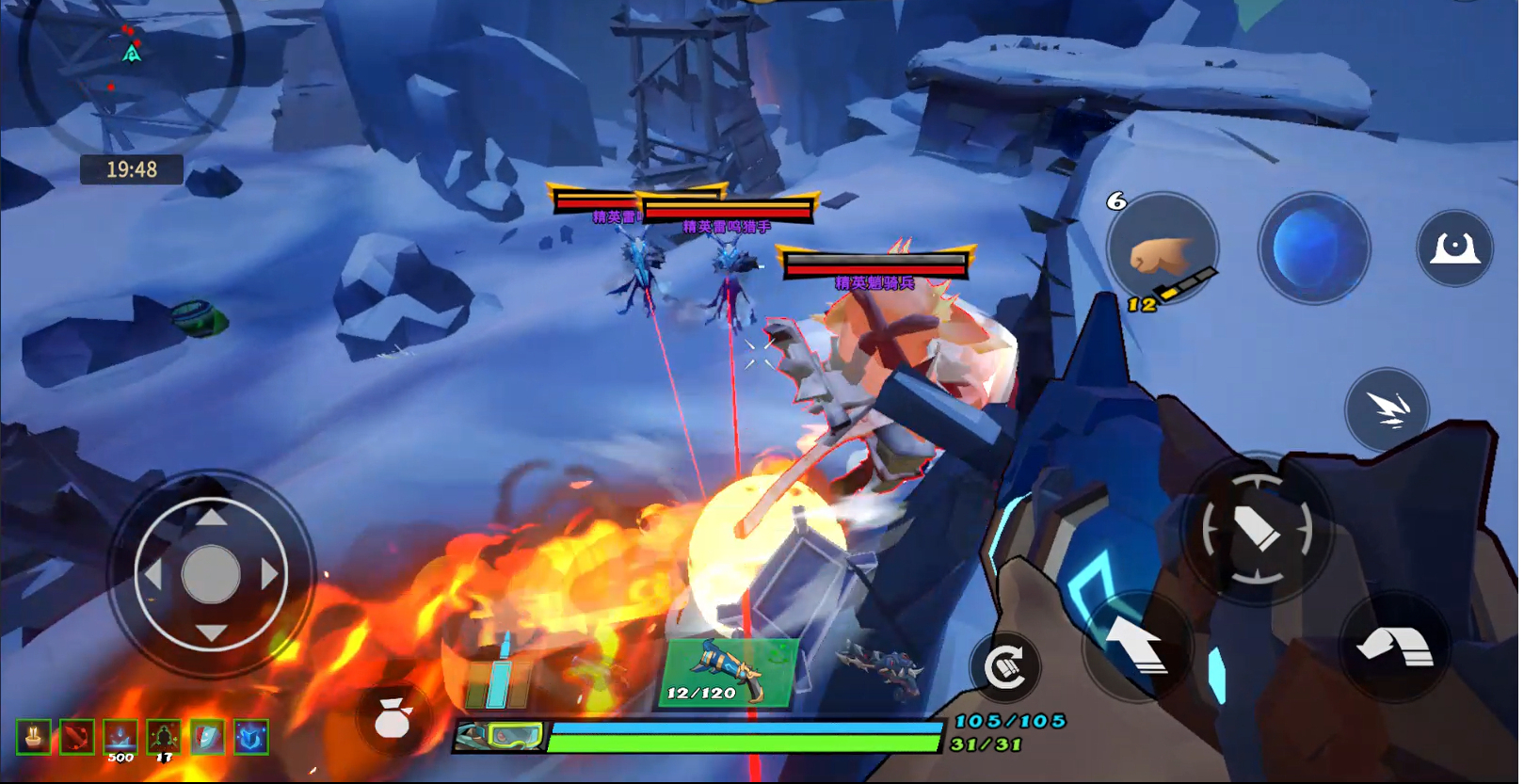1524x784 pixels.
Task: Switch to the spiked secondary weapon
Action: coord(877,668)
